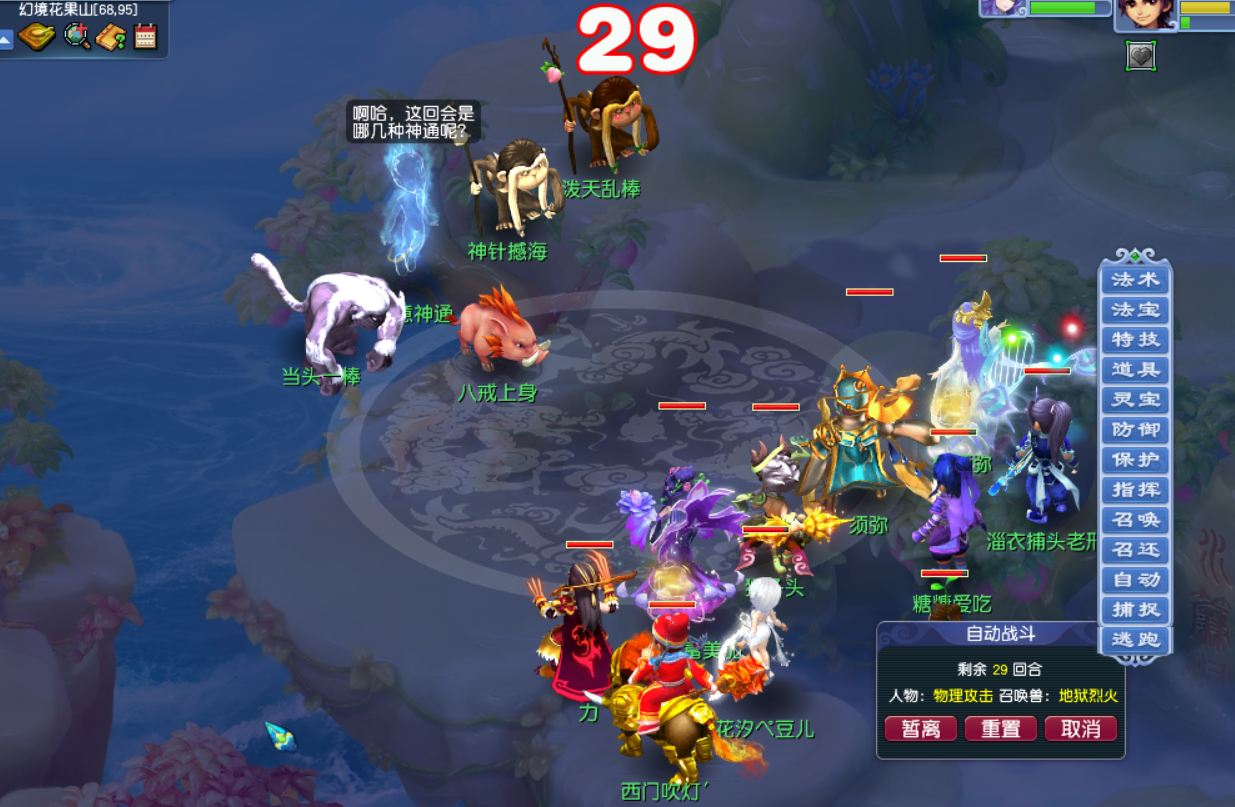This screenshot has width=1235, height=807.
Task: Click the 暂离 button in auto-battle panel
Action: 920,729
